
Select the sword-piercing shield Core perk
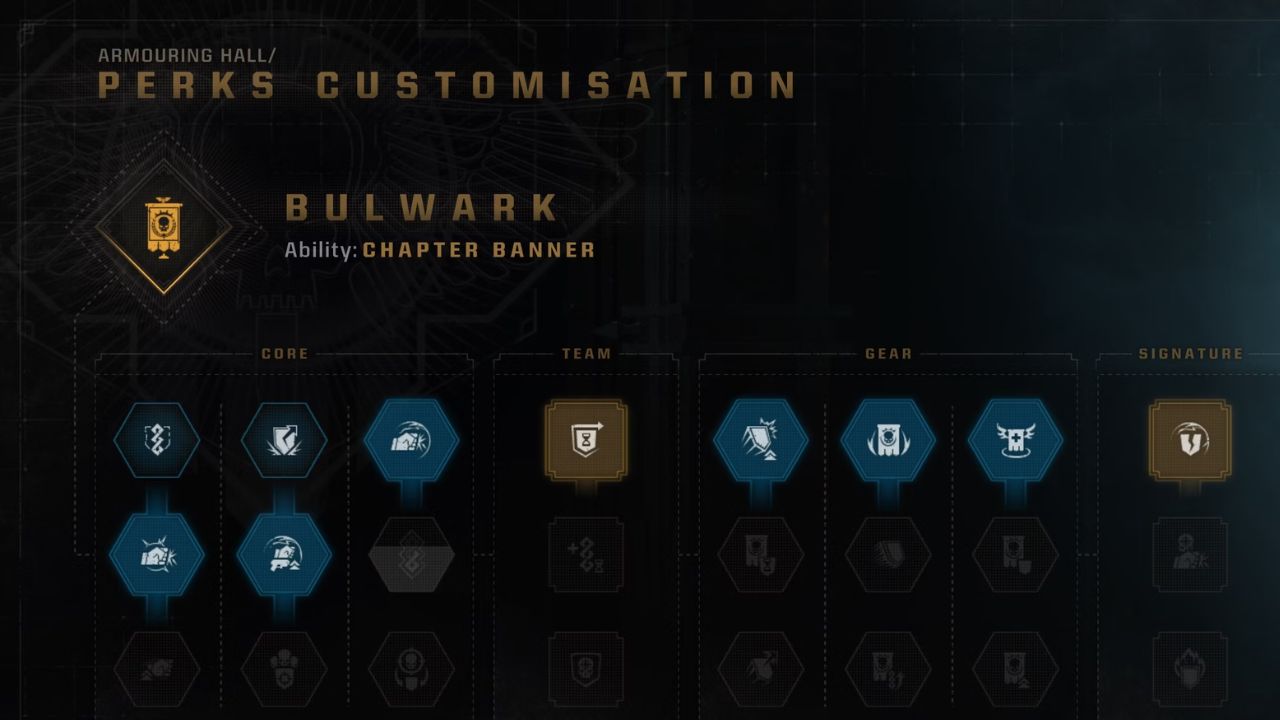point(283,441)
